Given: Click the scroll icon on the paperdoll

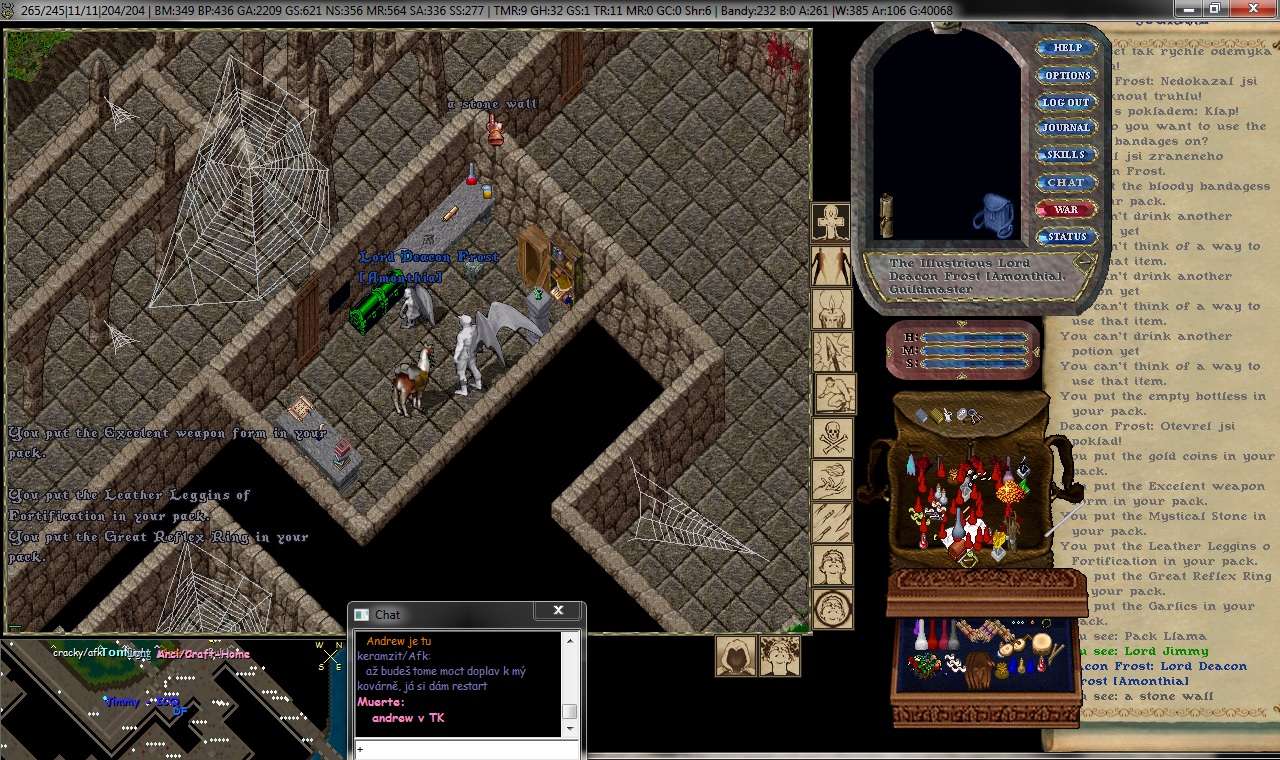Looking at the screenshot, I should pyautogui.click(x=885, y=215).
